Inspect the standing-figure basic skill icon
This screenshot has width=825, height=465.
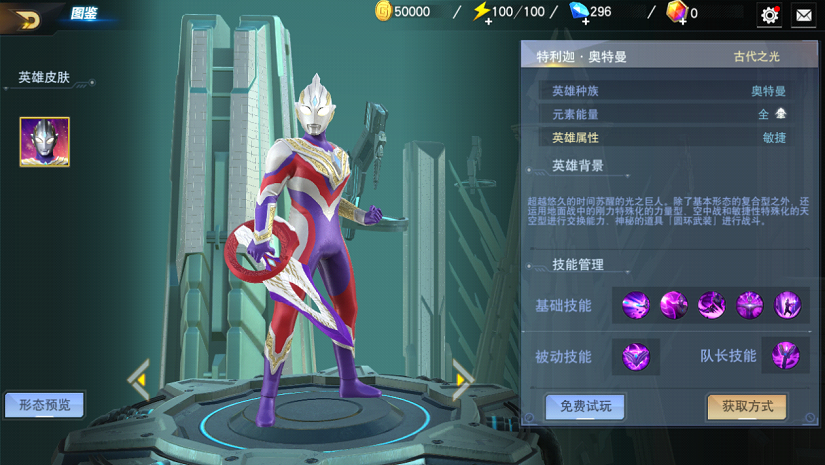[x=787, y=305]
